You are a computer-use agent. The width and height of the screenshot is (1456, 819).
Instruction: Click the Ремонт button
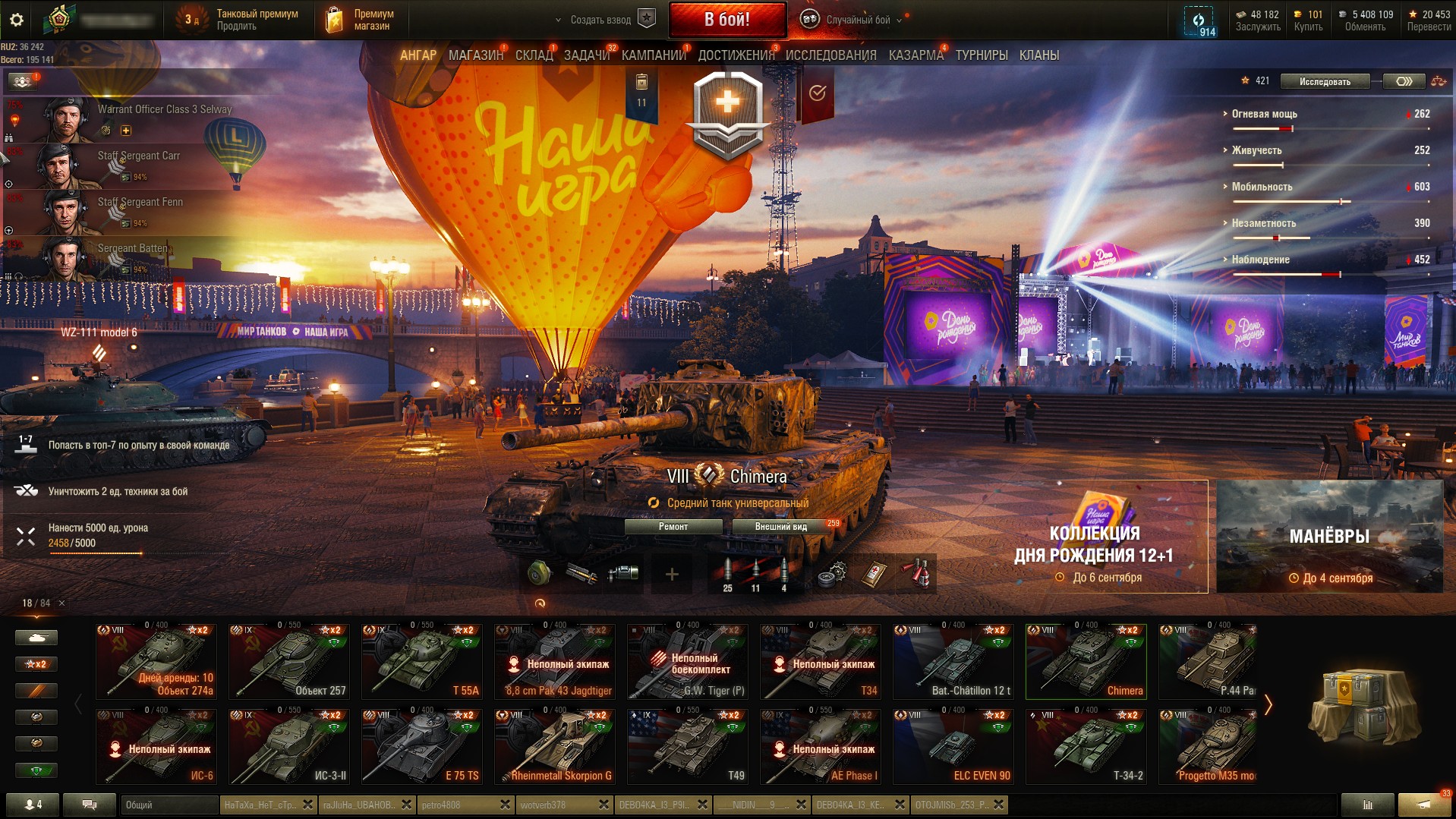(x=673, y=527)
